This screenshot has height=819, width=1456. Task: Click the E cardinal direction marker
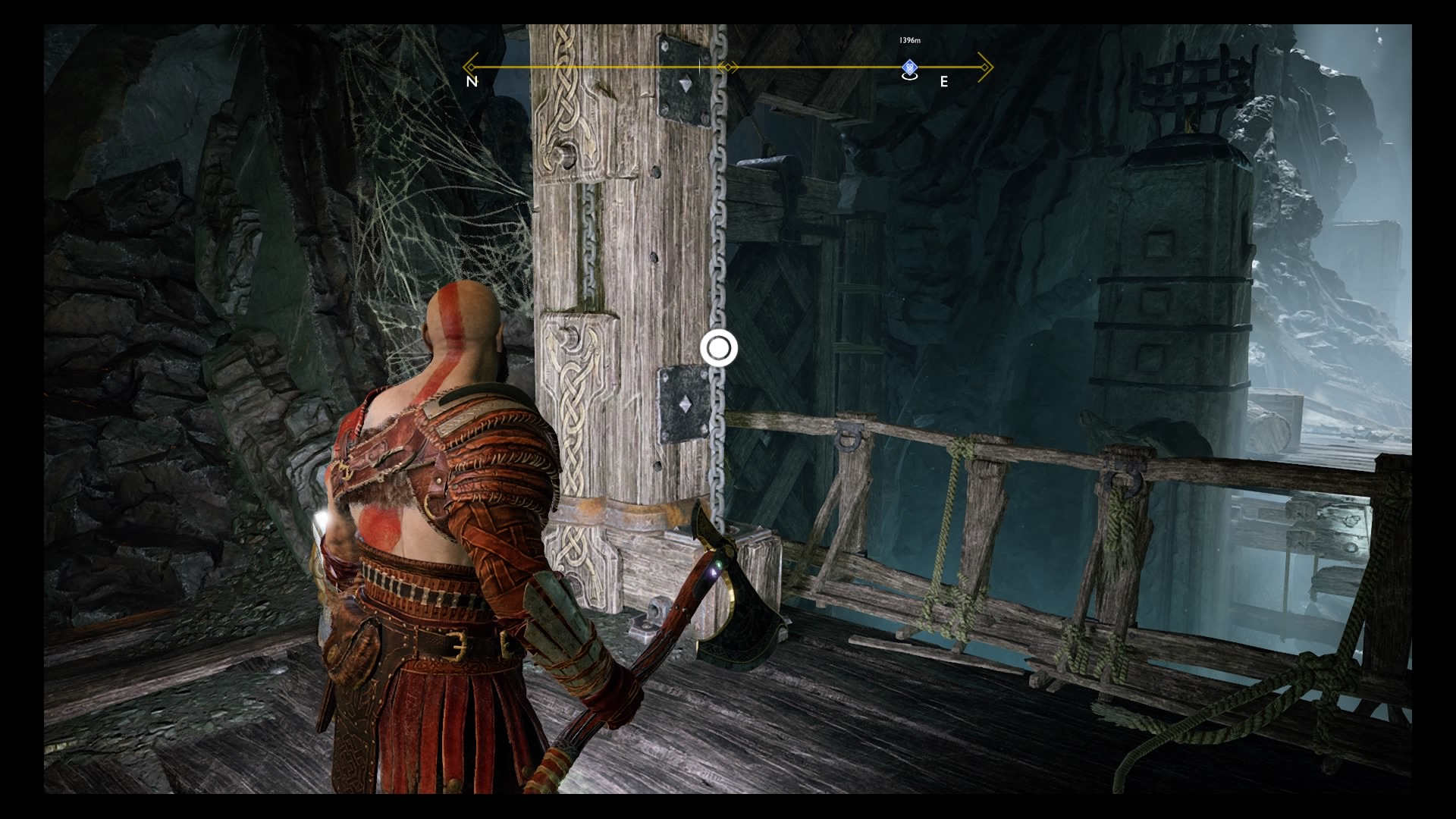(944, 81)
